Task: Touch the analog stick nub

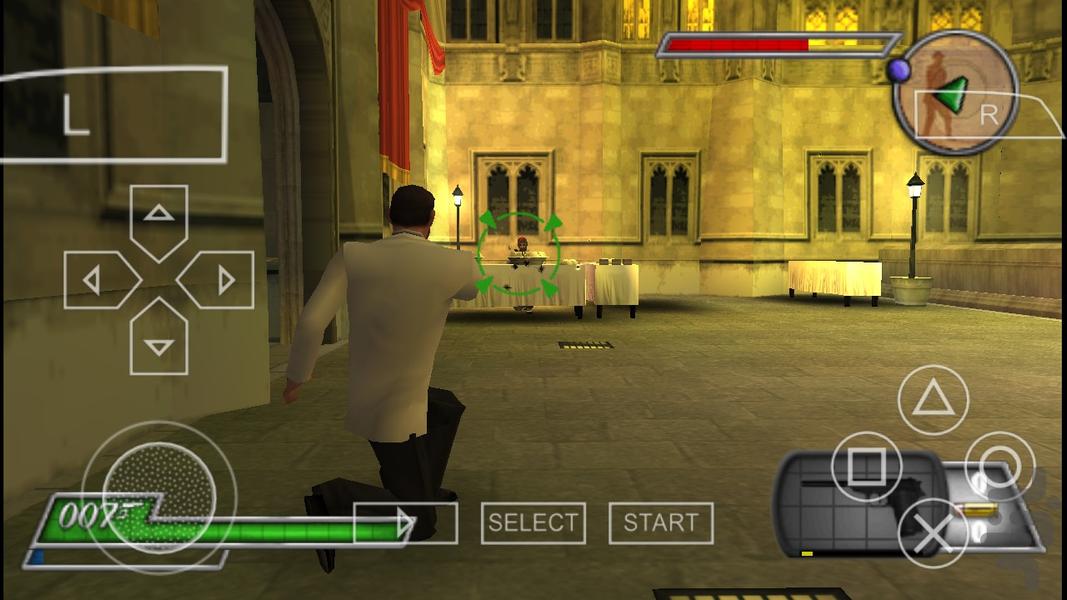Action: point(159,497)
